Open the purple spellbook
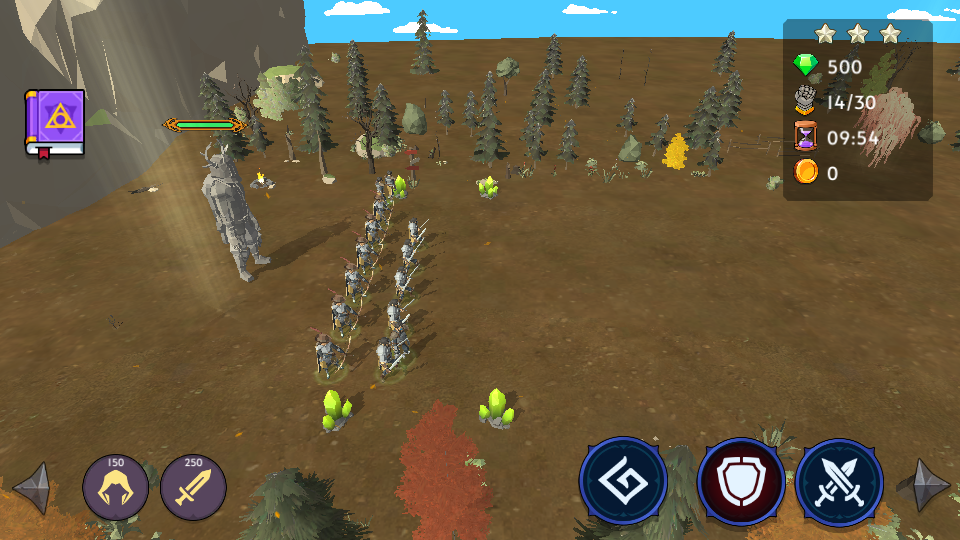Screen dimensions: 960x540 tap(55, 123)
